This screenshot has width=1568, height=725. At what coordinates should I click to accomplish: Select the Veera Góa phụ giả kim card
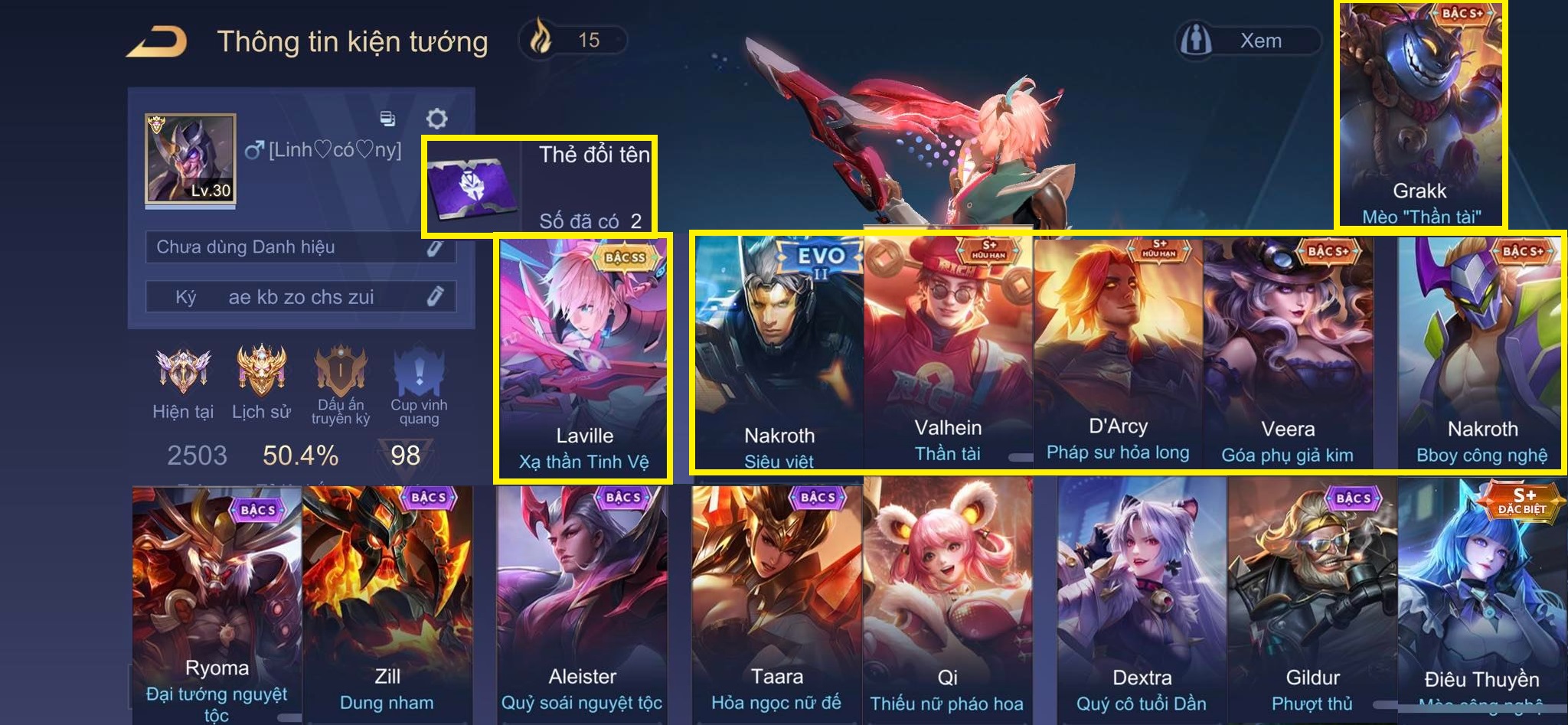pyautogui.click(x=1288, y=352)
